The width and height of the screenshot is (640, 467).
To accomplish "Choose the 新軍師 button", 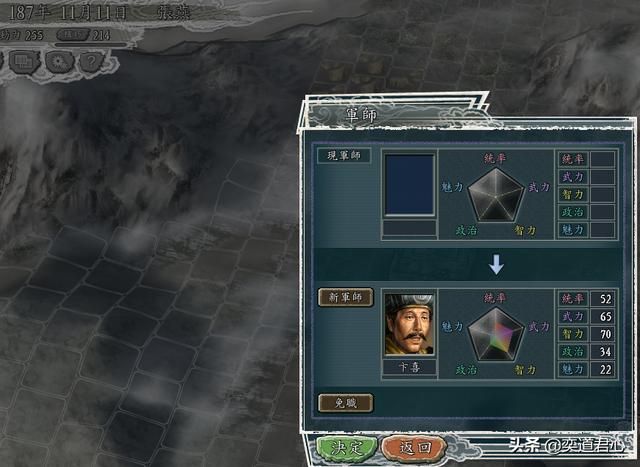I will click(x=345, y=297).
